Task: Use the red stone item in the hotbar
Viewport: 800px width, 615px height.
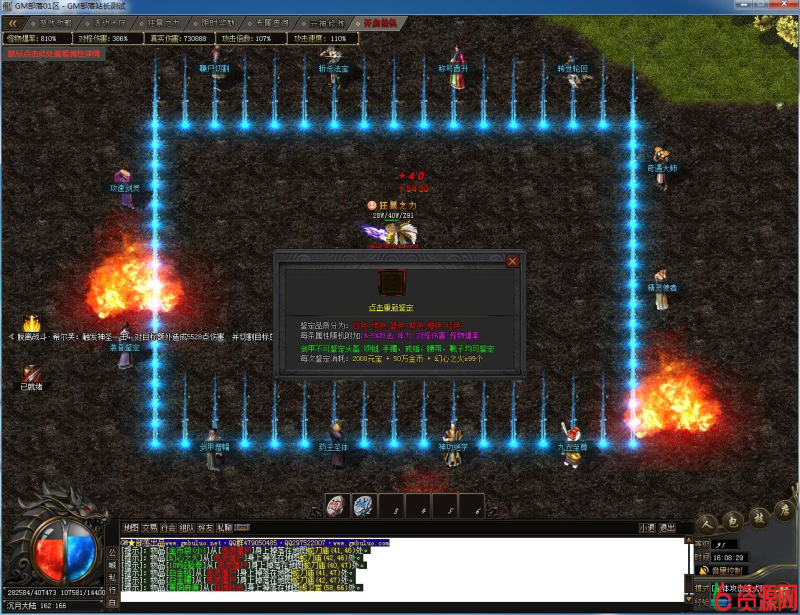Action: (336, 505)
